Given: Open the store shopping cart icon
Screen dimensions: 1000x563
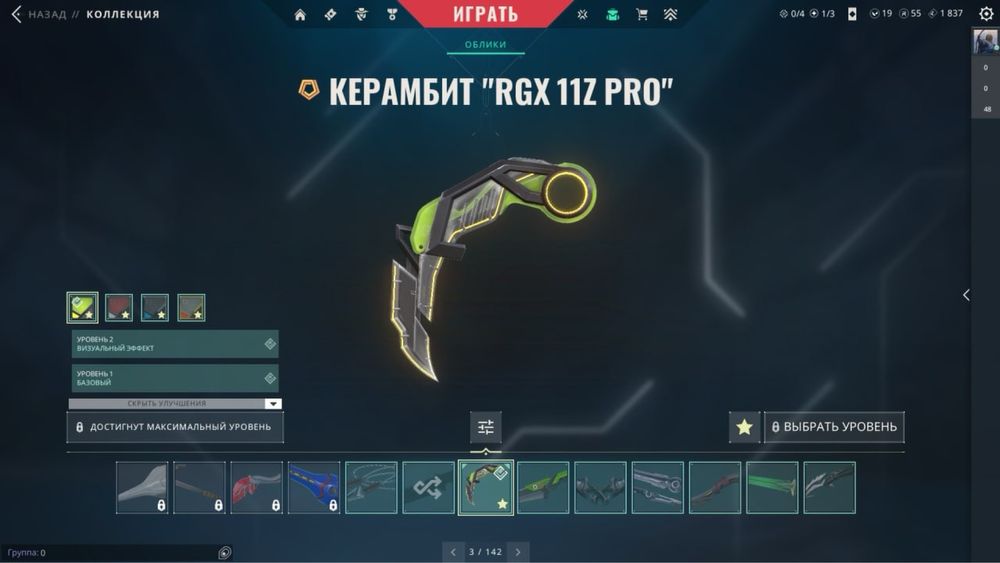Looking at the screenshot, I should click(642, 15).
